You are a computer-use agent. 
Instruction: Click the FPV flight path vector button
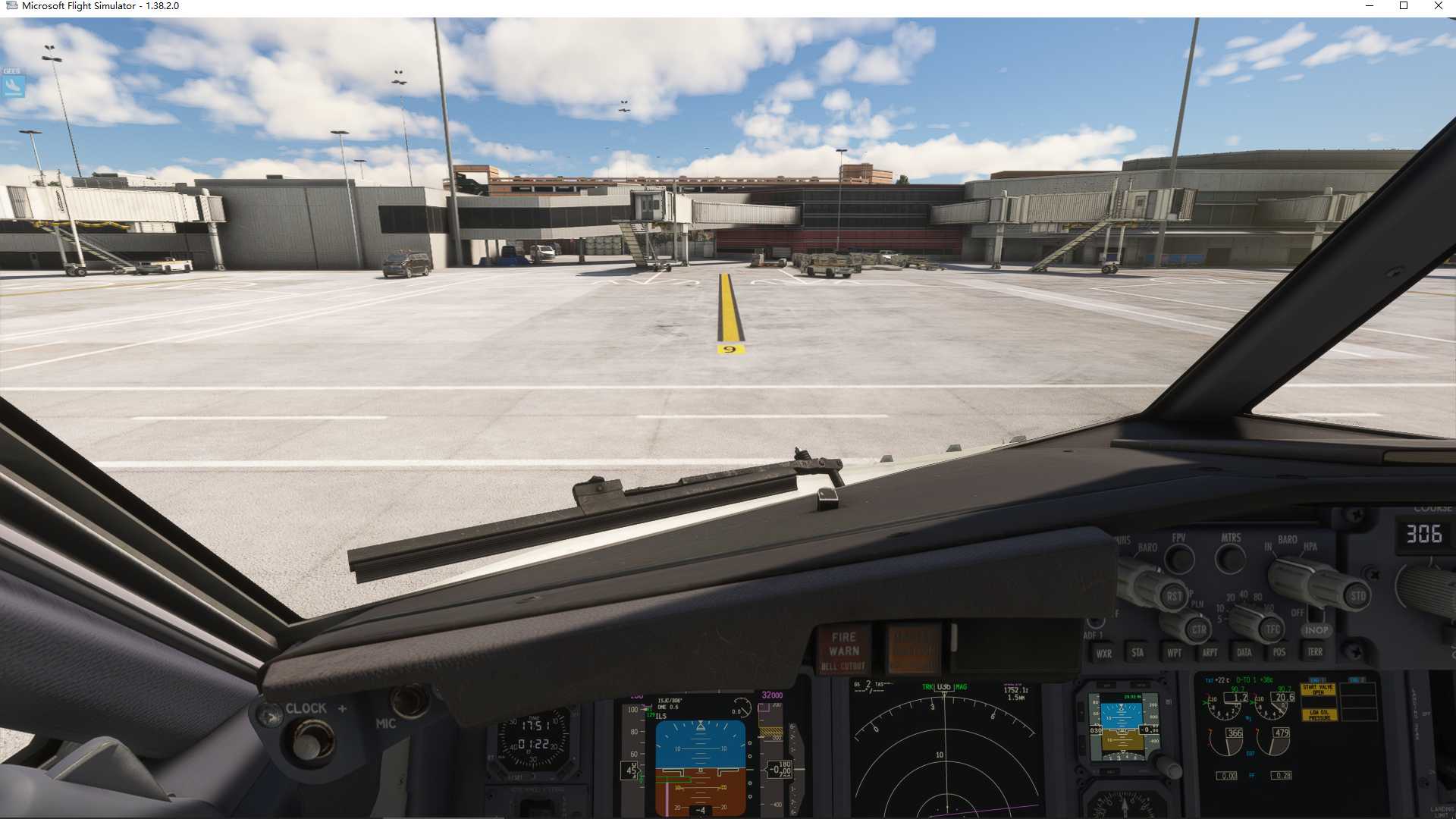pos(1179,560)
